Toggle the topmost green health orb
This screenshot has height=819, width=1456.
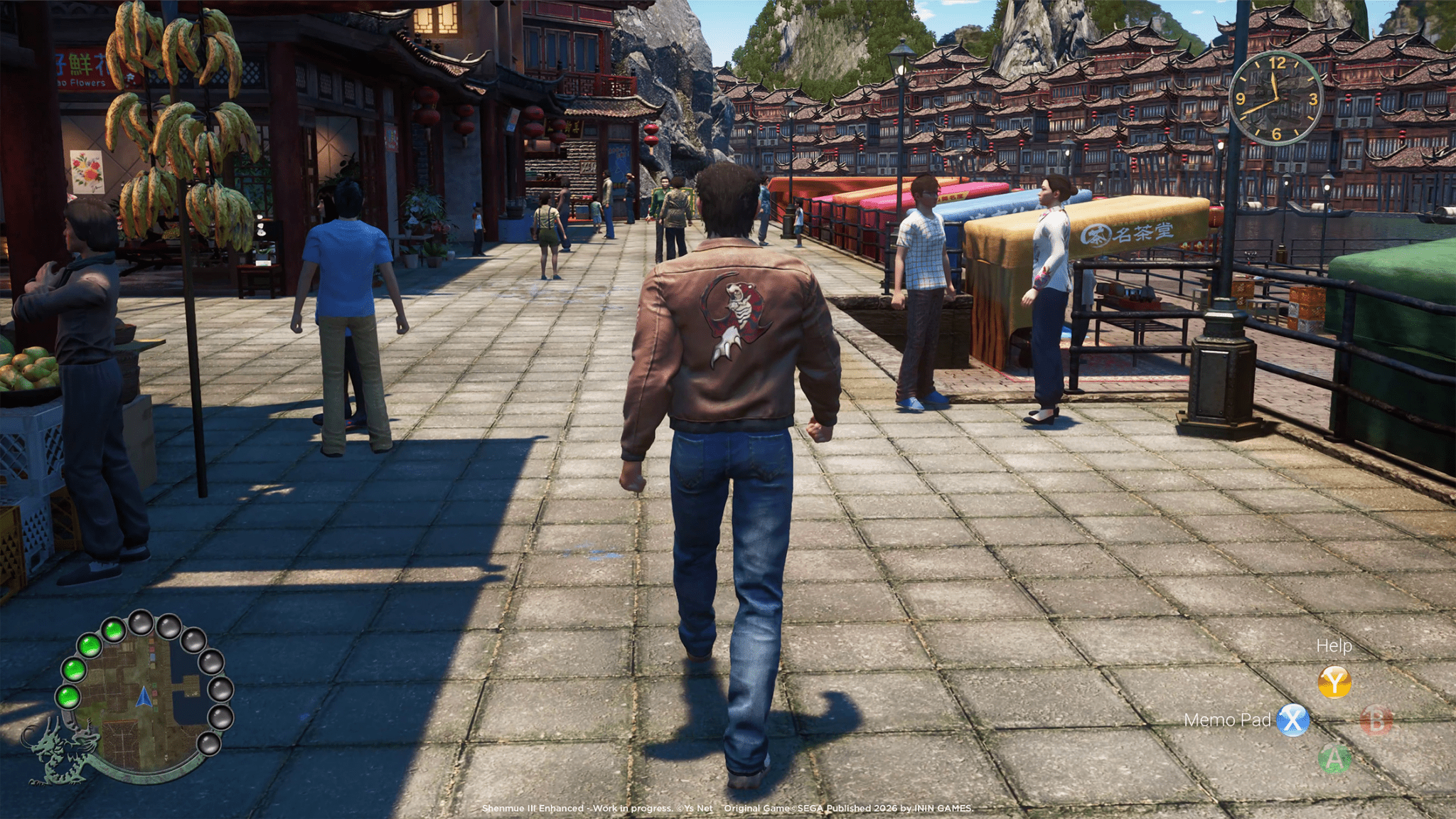click(114, 632)
